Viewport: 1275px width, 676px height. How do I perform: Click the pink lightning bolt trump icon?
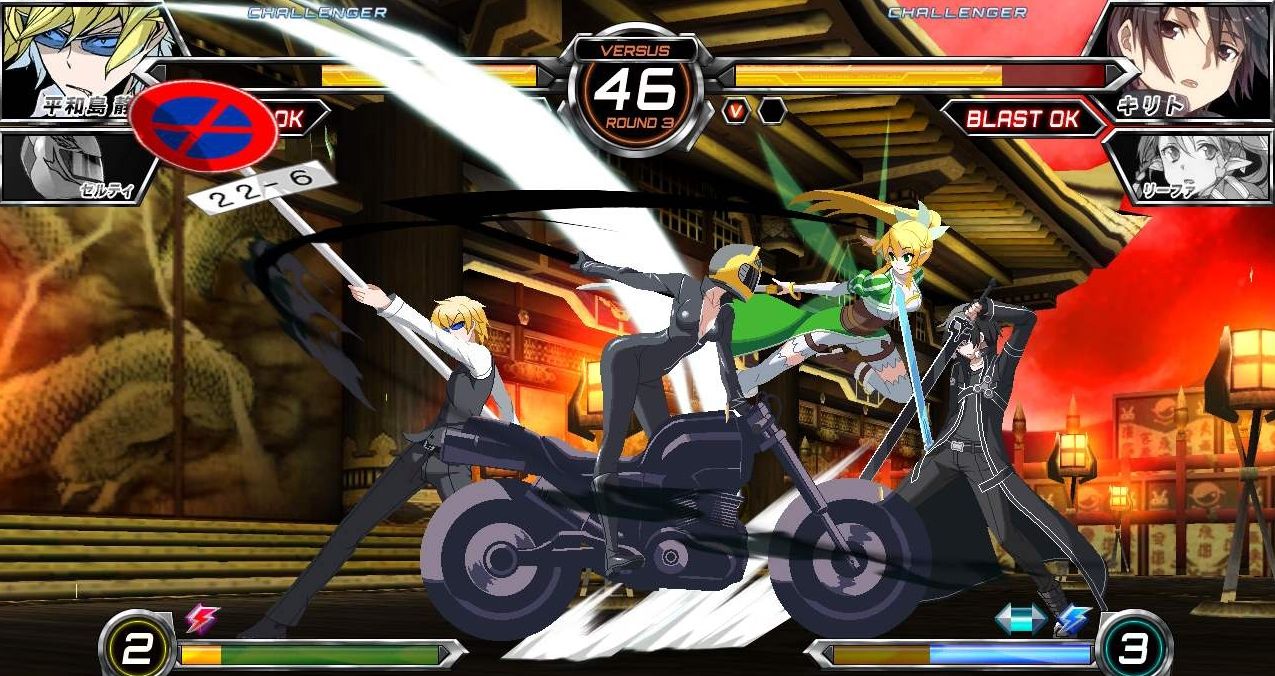(201, 620)
